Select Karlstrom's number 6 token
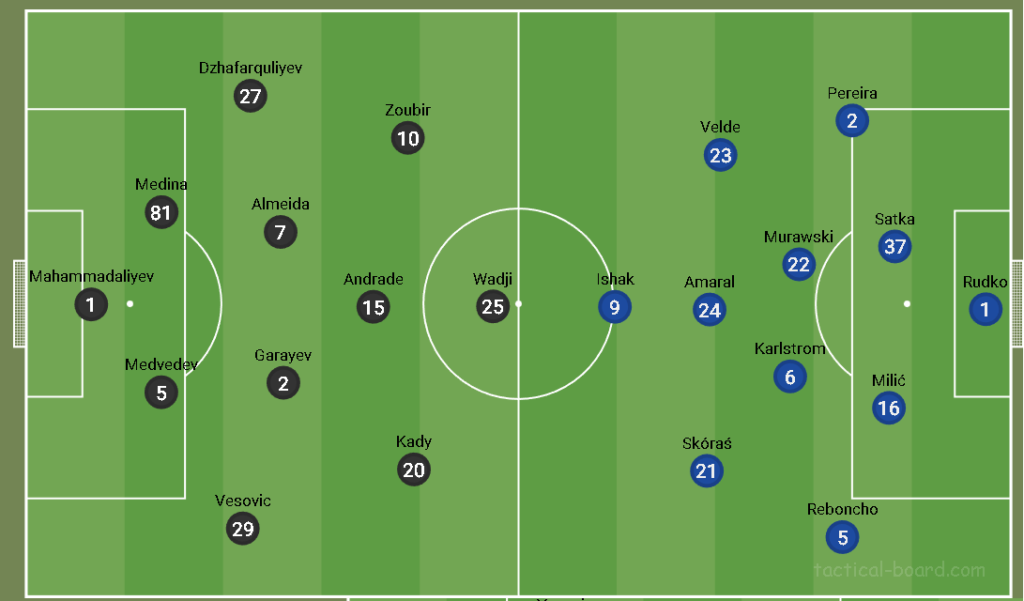Viewport: 1024px width, 601px height. (x=790, y=377)
